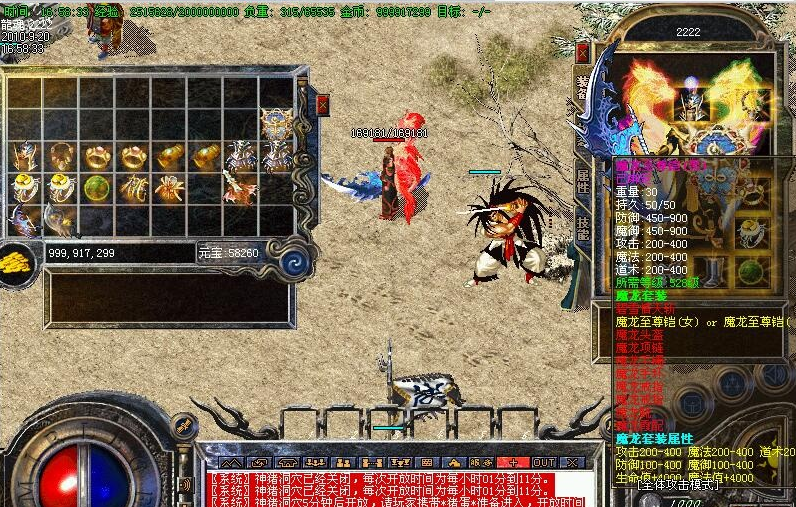Click the red plus toolbar button
The height and width of the screenshot is (507, 796).
(x=513, y=462)
